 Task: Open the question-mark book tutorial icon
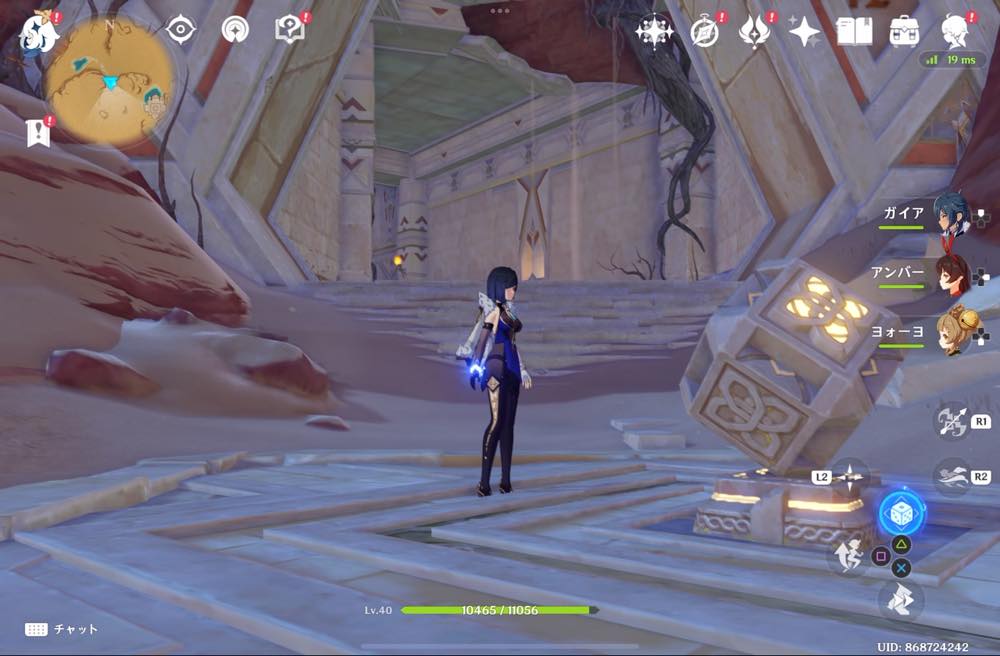(x=289, y=30)
